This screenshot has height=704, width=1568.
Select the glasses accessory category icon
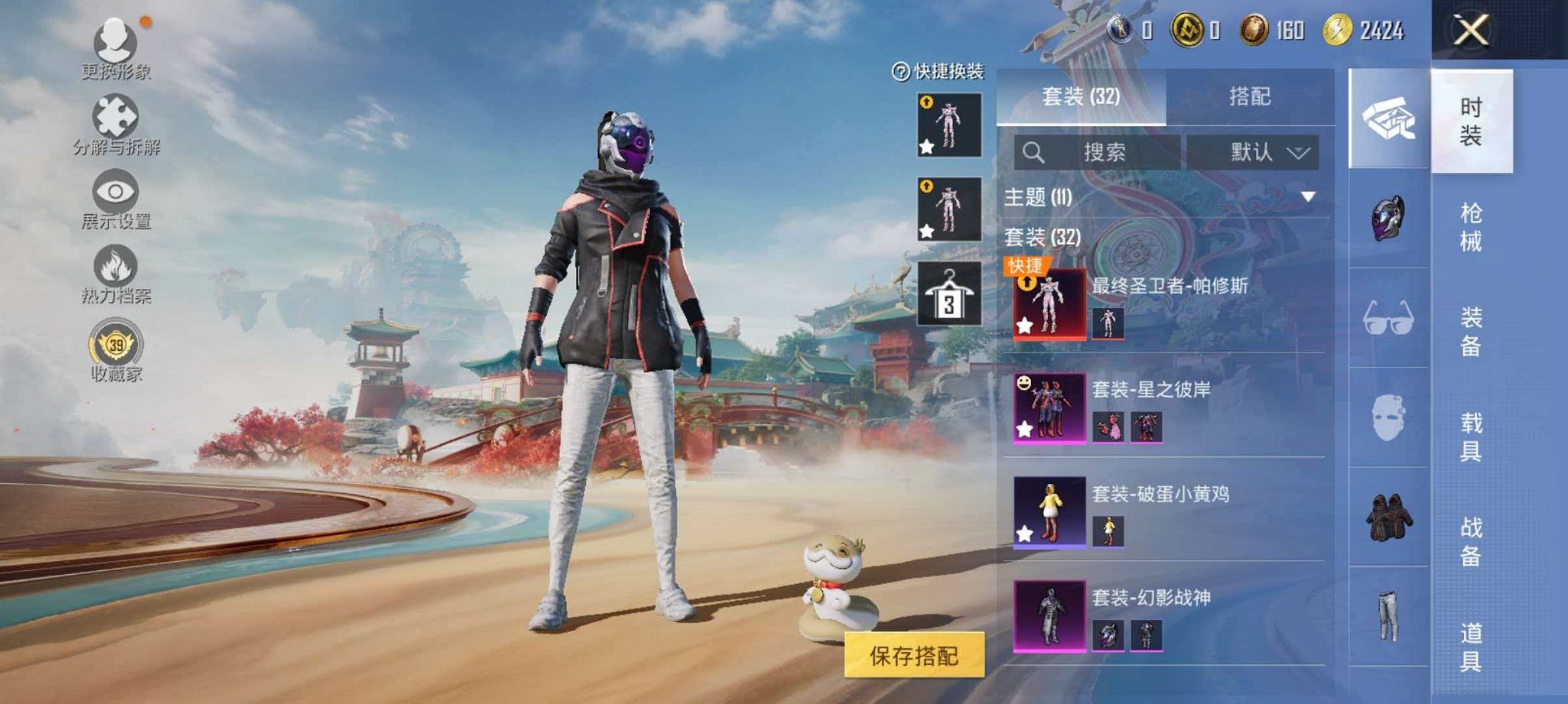pos(1388,318)
